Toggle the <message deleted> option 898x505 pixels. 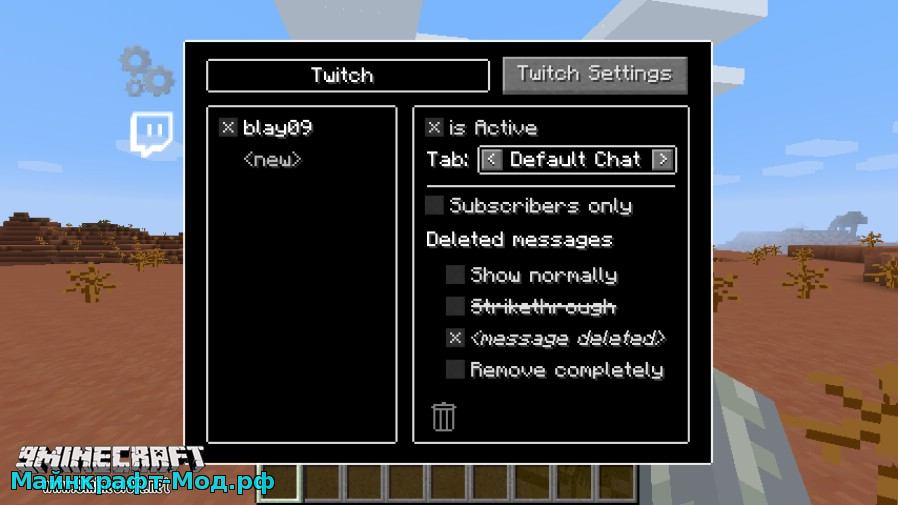(455, 338)
